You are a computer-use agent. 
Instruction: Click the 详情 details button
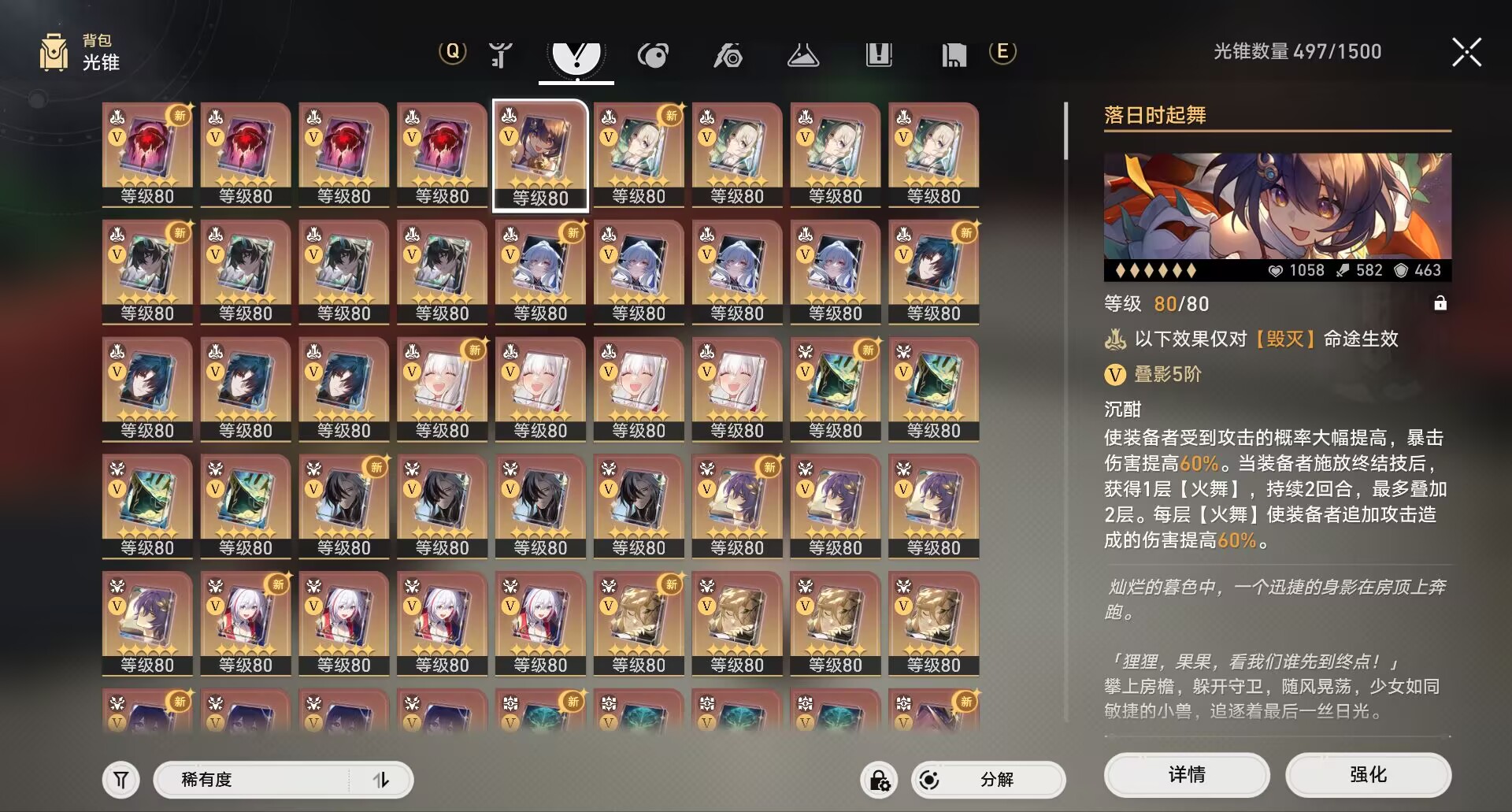(x=1187, y=775)
